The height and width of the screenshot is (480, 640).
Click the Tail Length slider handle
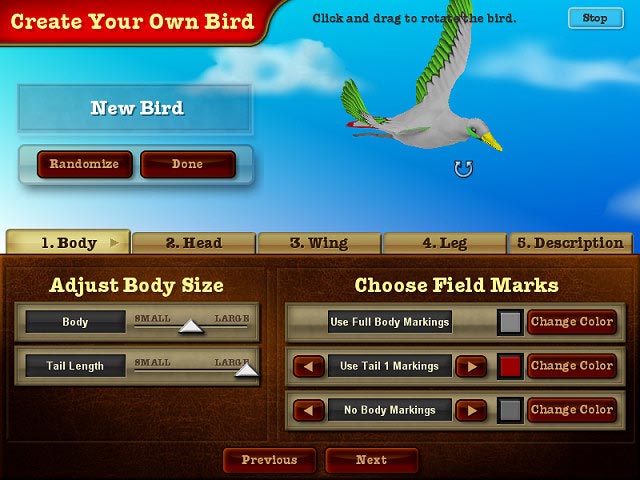pos(246,370)
